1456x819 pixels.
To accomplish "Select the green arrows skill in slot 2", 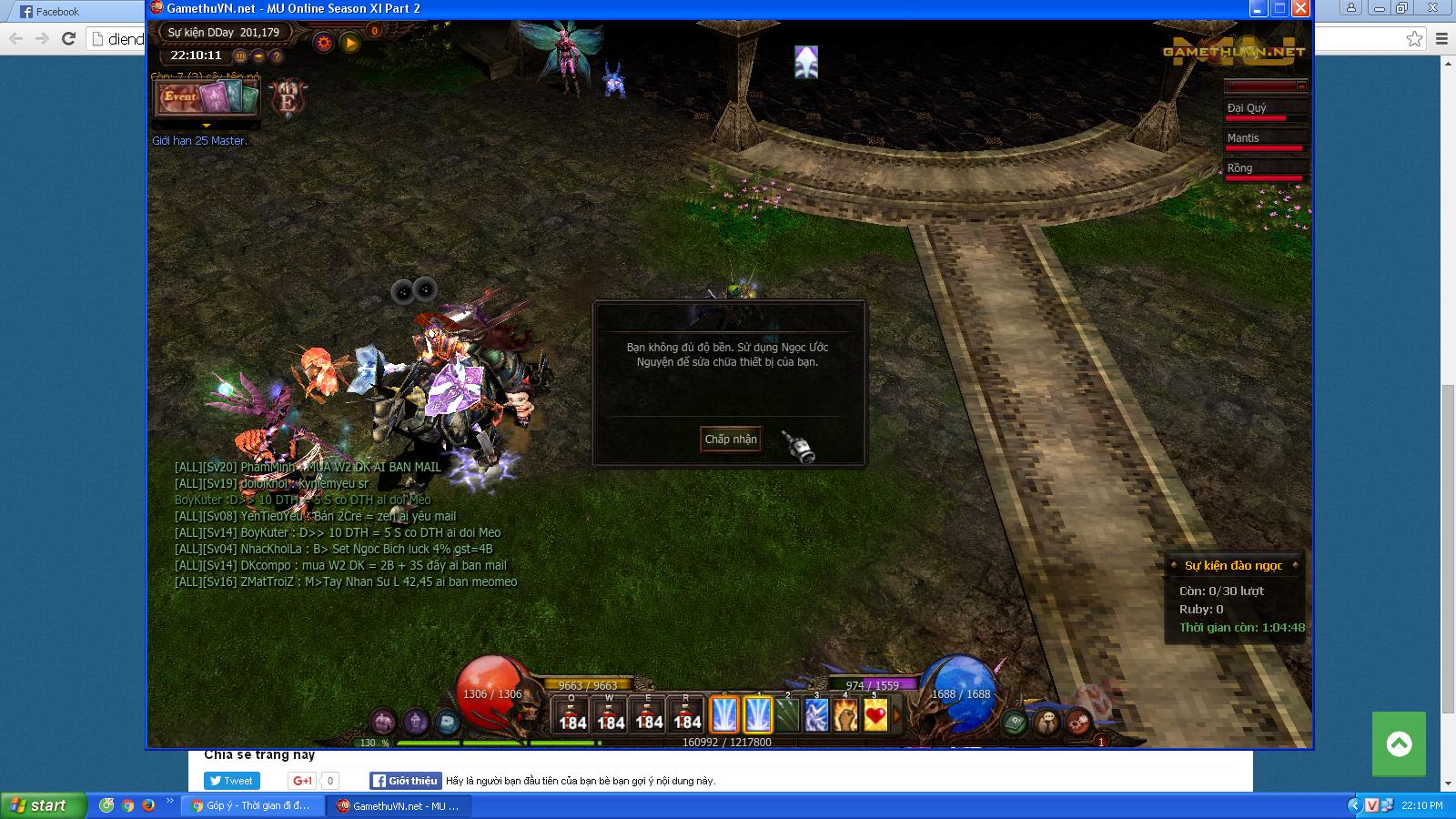I will point(787,715).
